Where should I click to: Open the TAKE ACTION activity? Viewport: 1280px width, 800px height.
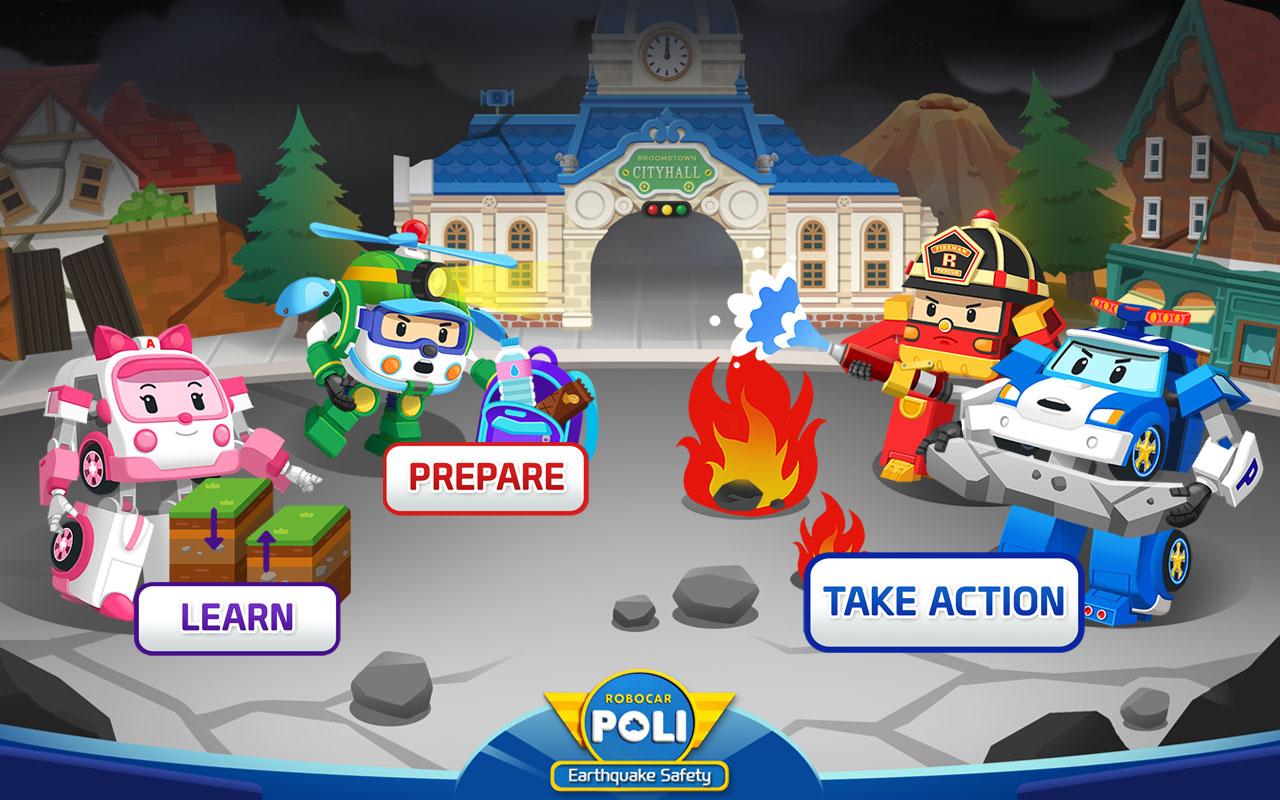tap(946, 601)
